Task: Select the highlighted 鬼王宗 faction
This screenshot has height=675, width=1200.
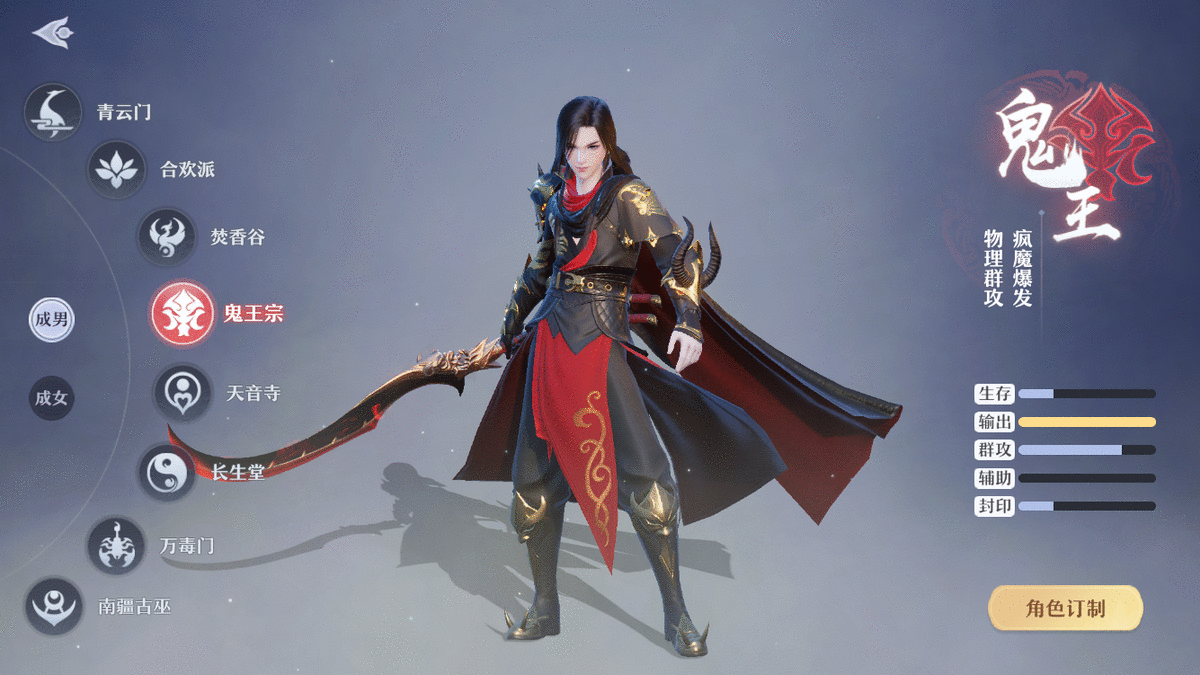Action: point(182,313)
